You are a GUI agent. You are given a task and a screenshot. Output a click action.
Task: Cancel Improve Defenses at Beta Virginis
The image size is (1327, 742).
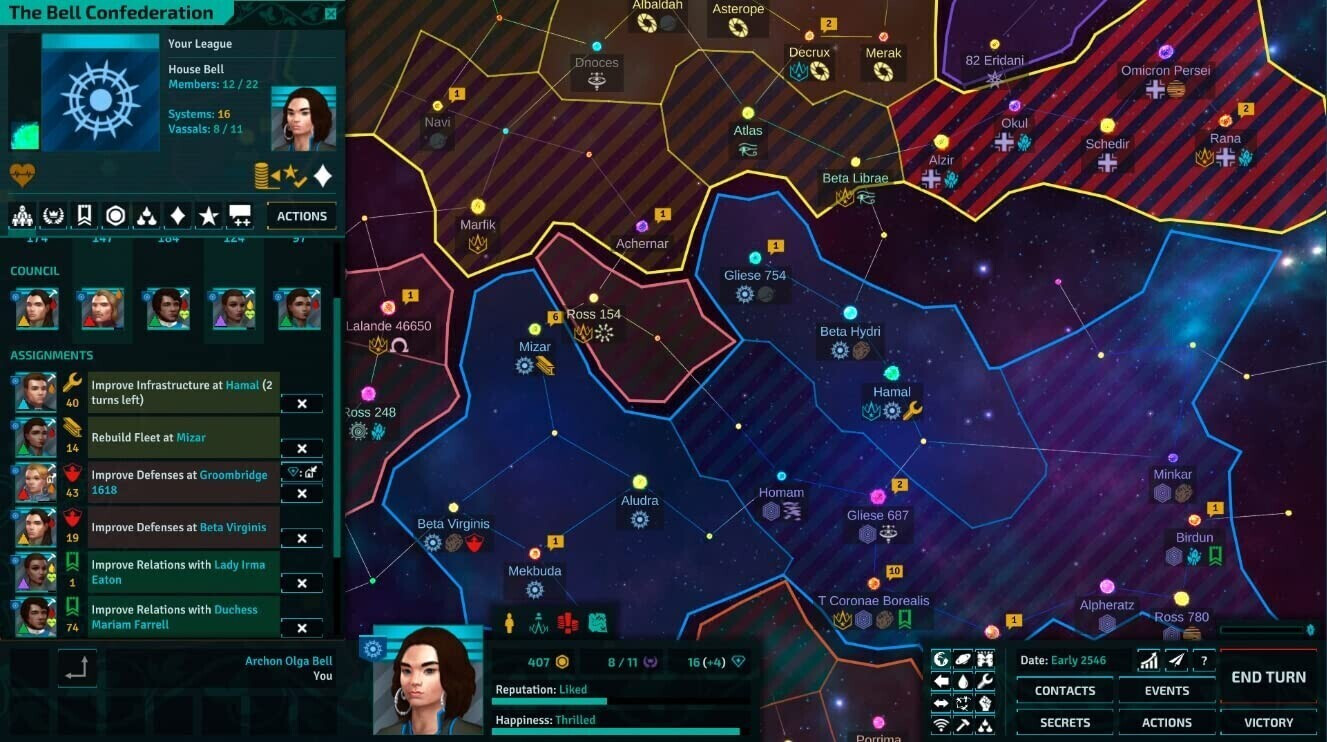pos(301,538)
